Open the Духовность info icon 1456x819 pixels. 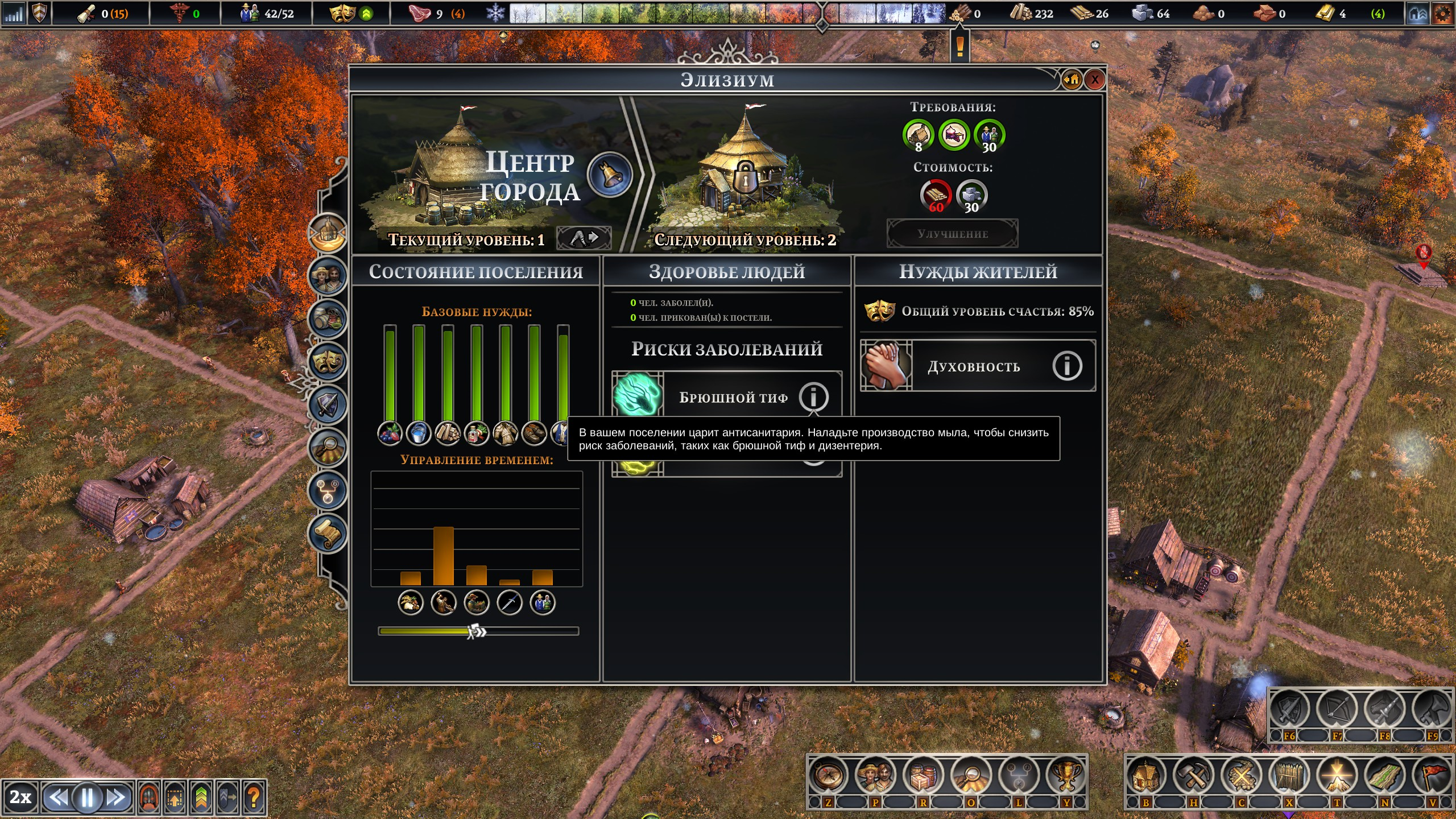1066,366
